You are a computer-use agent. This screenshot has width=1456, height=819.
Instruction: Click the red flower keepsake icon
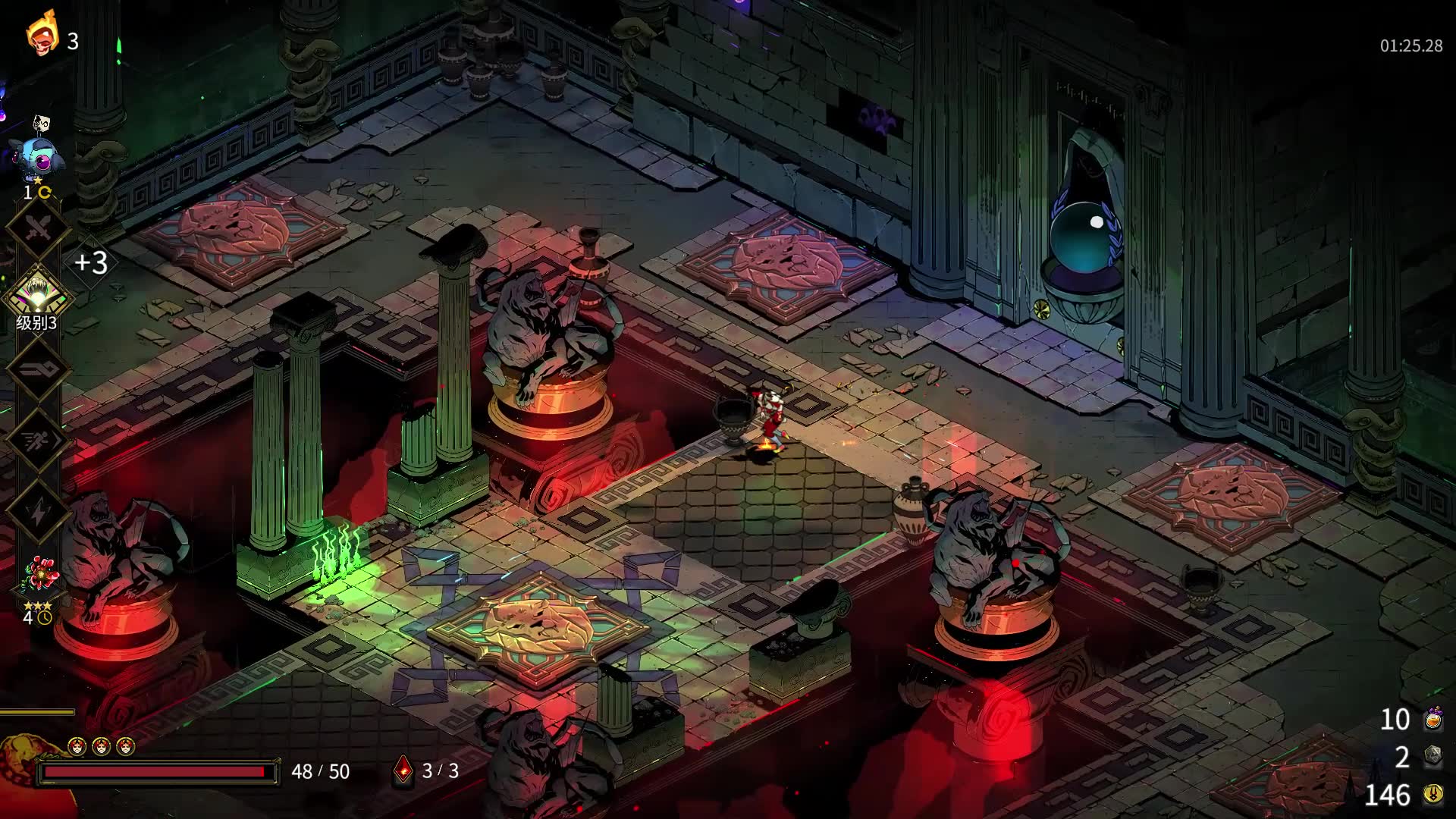pos(38,576)
